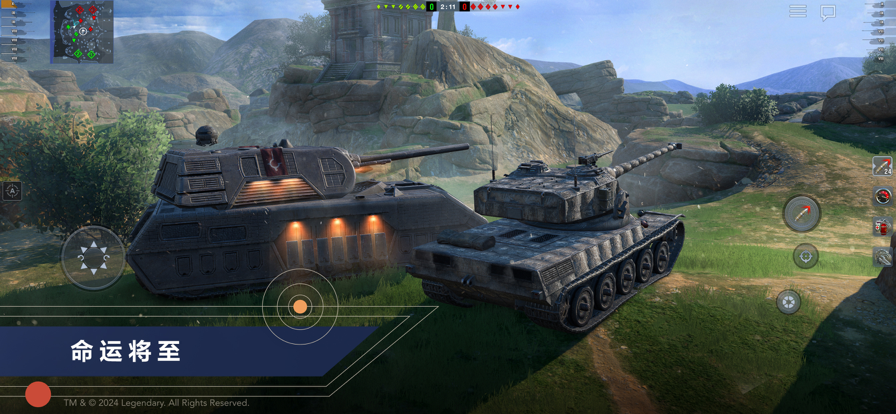This screenshot has height=414, width=896.
Task: Toggle the auto-aim A button
Action: pos(12,191)
